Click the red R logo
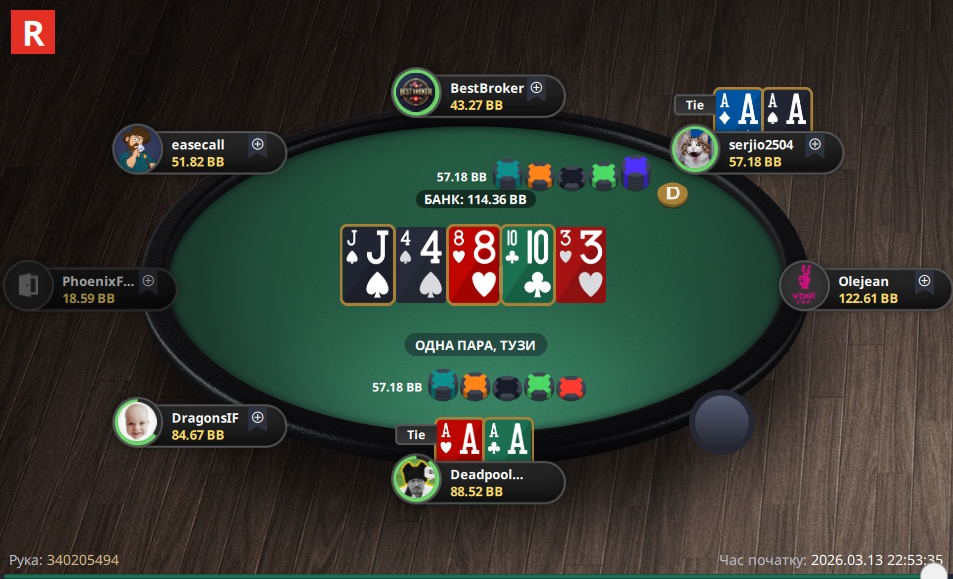 coord(33,32)
